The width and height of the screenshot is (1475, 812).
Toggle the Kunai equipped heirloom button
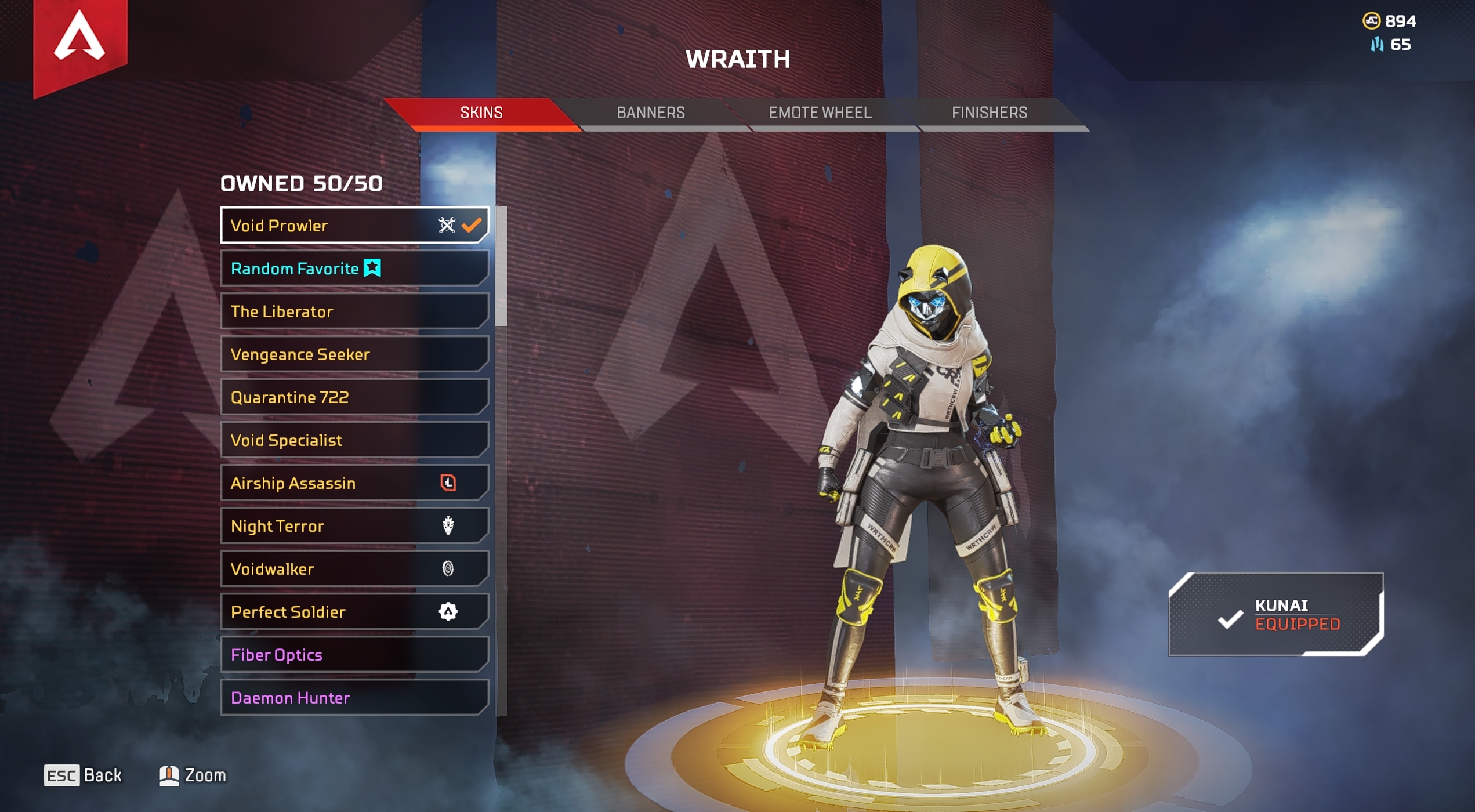click(x=1276, y=614)
